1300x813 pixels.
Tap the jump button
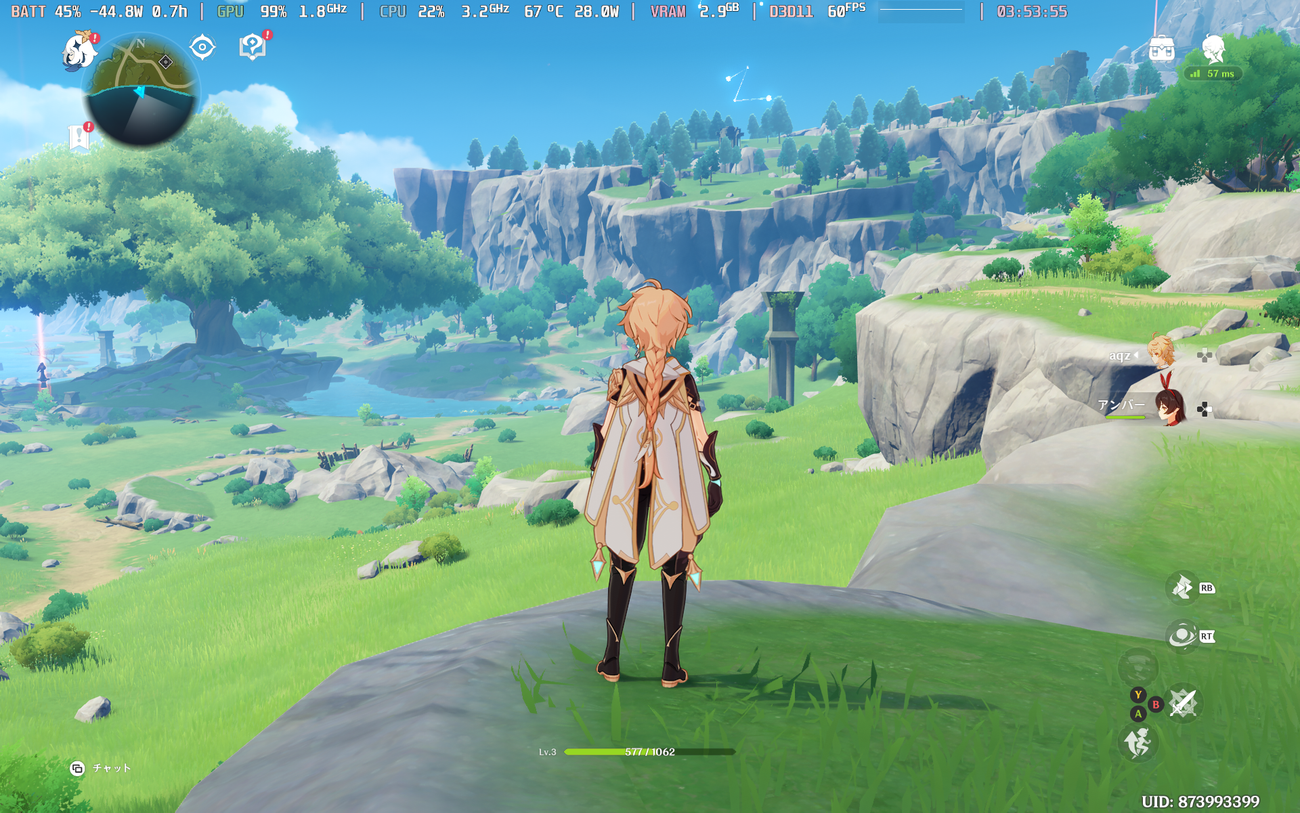click(1138, 742)
